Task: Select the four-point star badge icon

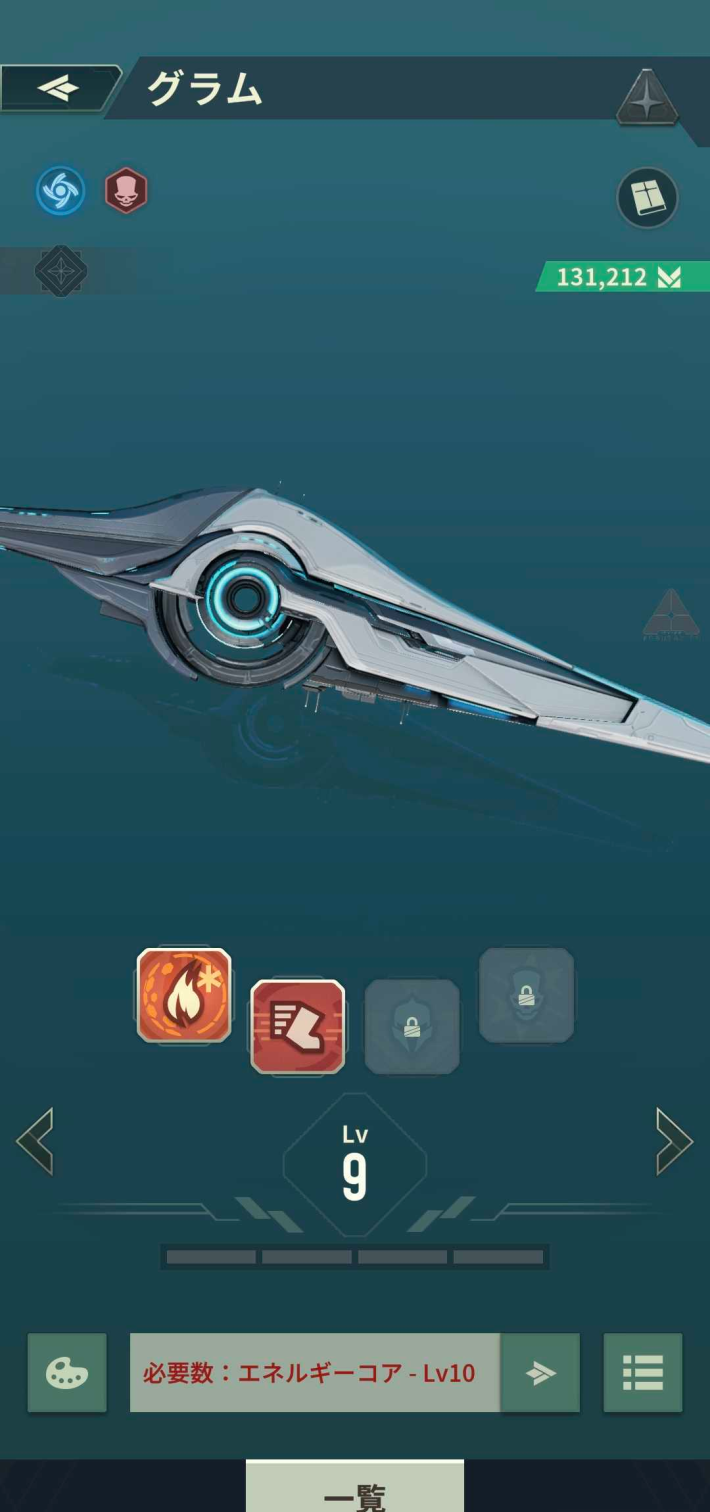Action: pyautogui.click(x=647, y=99)
